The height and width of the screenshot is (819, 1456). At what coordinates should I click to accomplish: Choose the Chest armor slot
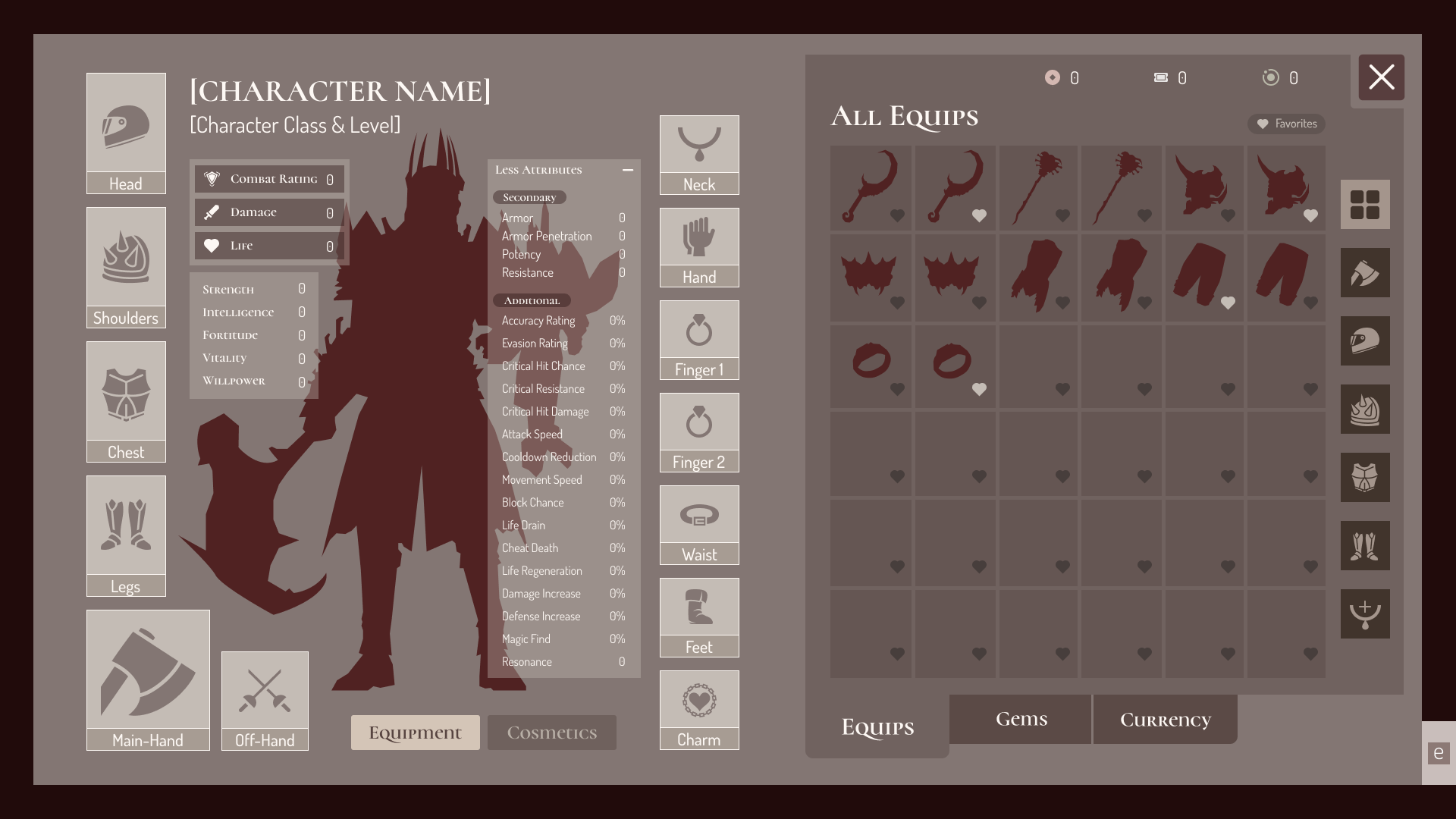pyautogui.click(x=126, y=401)
